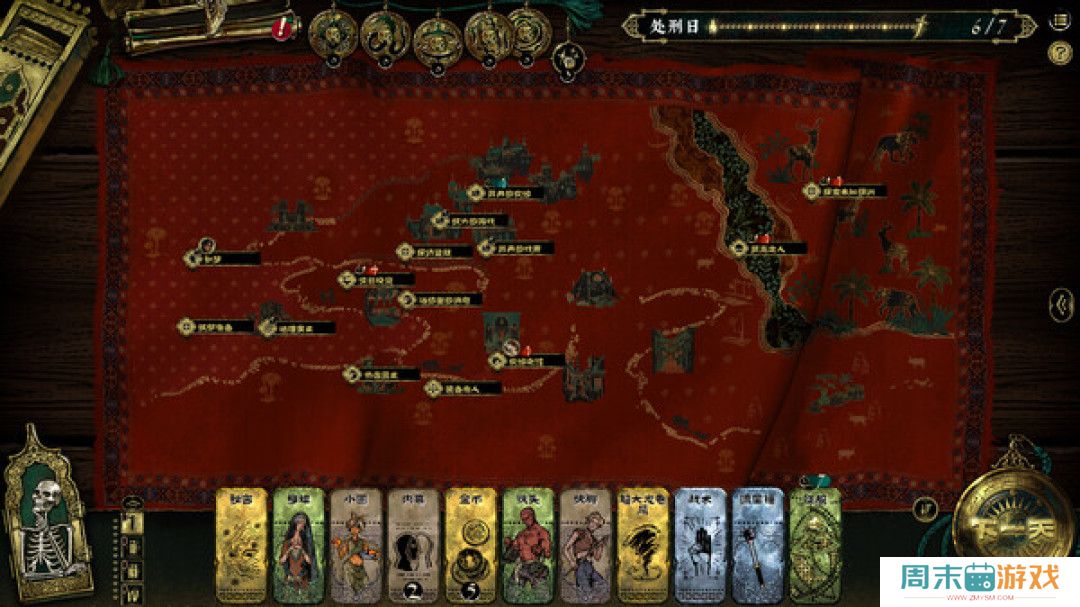Viewport: 1080px width, 607px height.
Task: Pick the meteor hammer weapon card
Action: pos(758,547)
